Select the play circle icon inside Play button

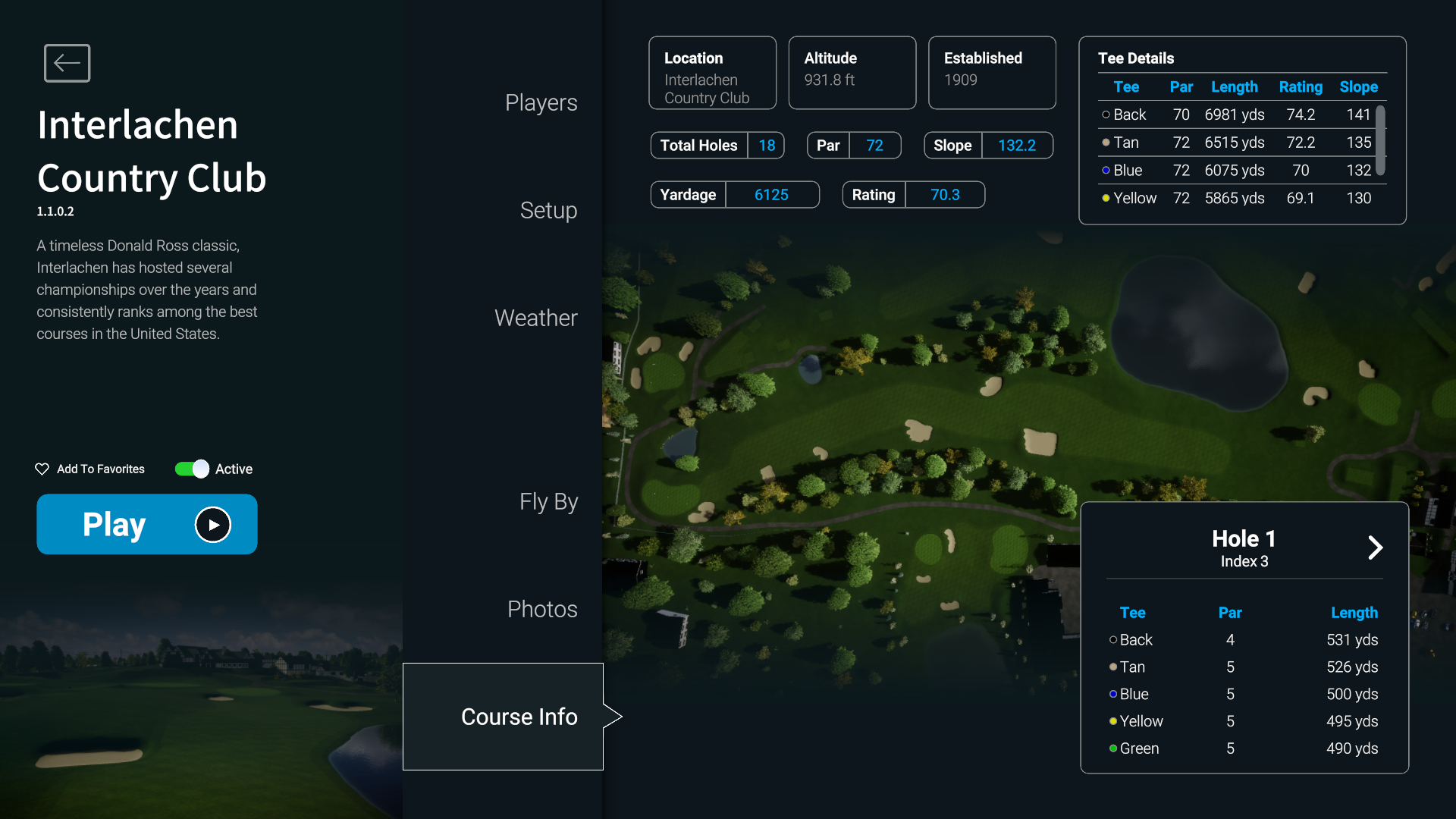point(212,524)
